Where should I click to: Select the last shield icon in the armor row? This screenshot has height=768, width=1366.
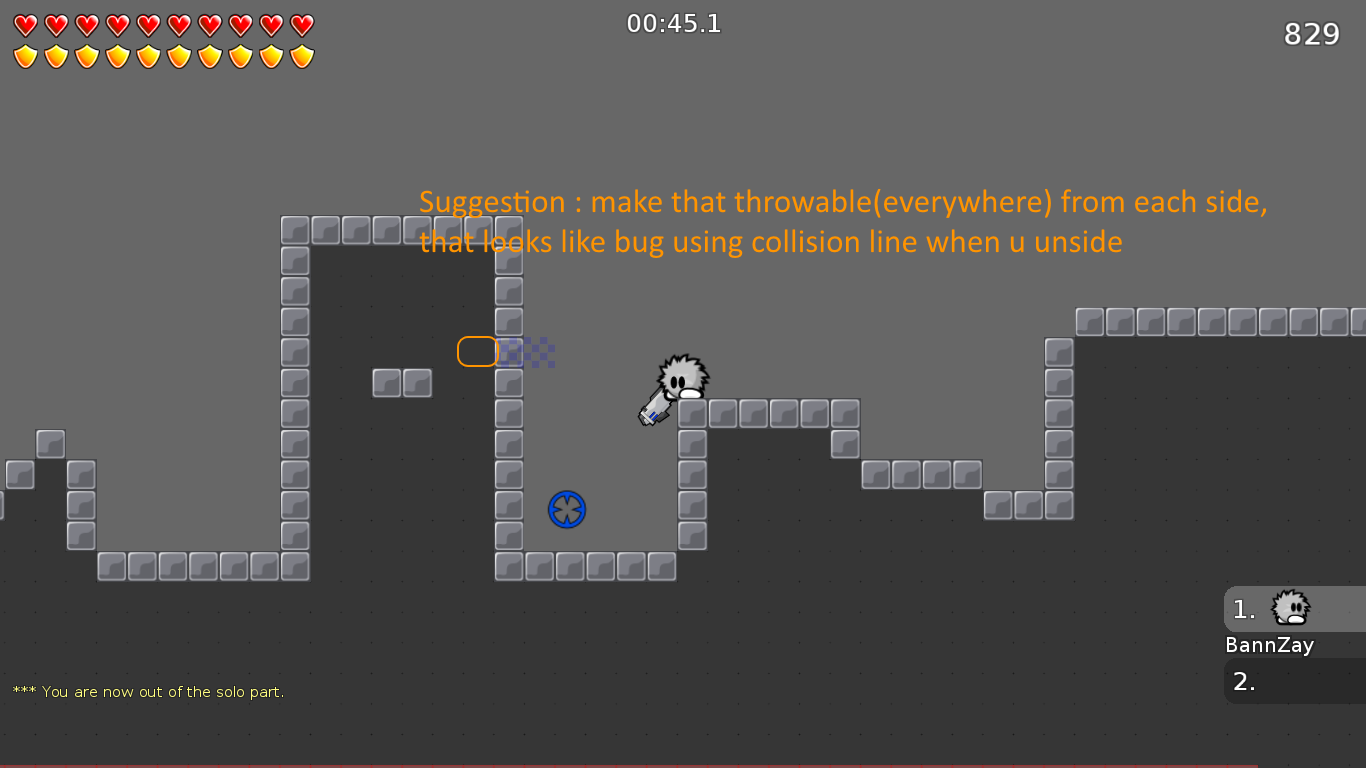coord(303,55)
